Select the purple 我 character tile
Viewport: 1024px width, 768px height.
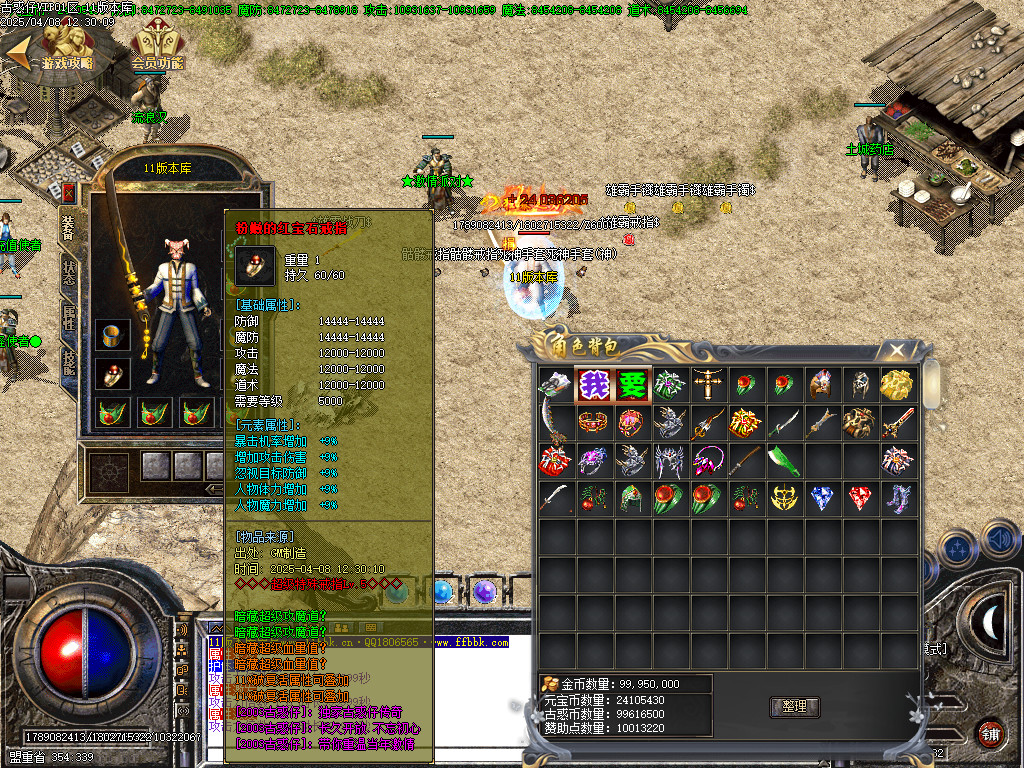point(593,384)
